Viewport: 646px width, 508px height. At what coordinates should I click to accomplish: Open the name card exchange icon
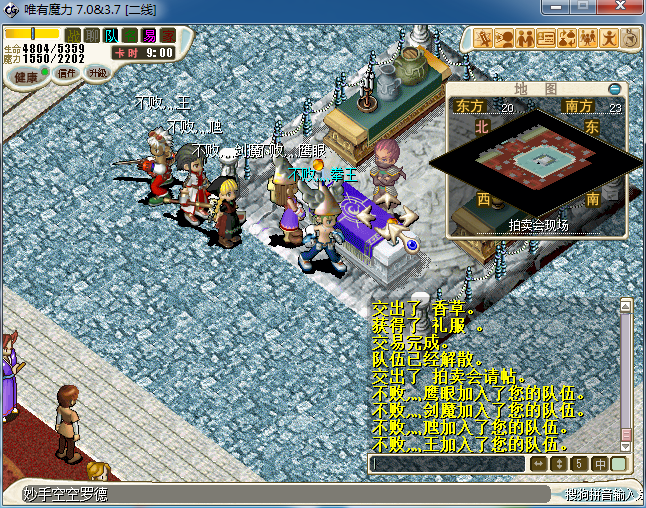coord(546,39)
